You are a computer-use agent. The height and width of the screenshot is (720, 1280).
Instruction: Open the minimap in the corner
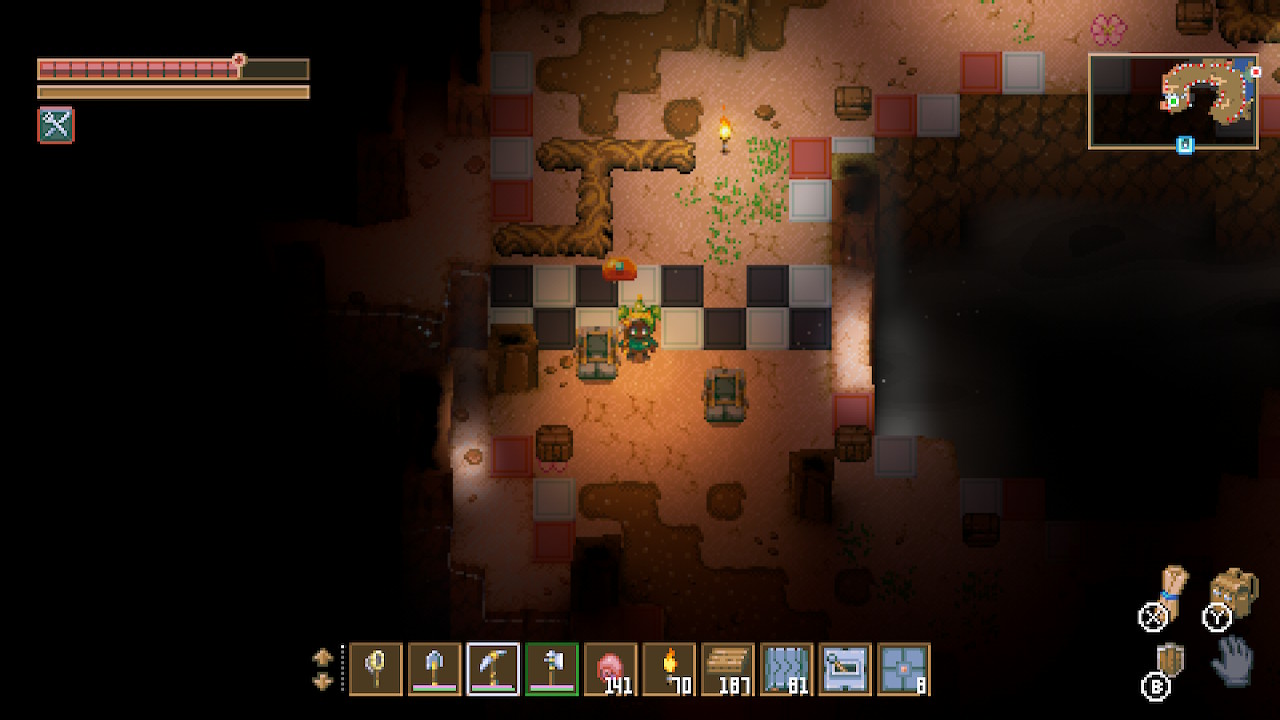(1173, 101)
